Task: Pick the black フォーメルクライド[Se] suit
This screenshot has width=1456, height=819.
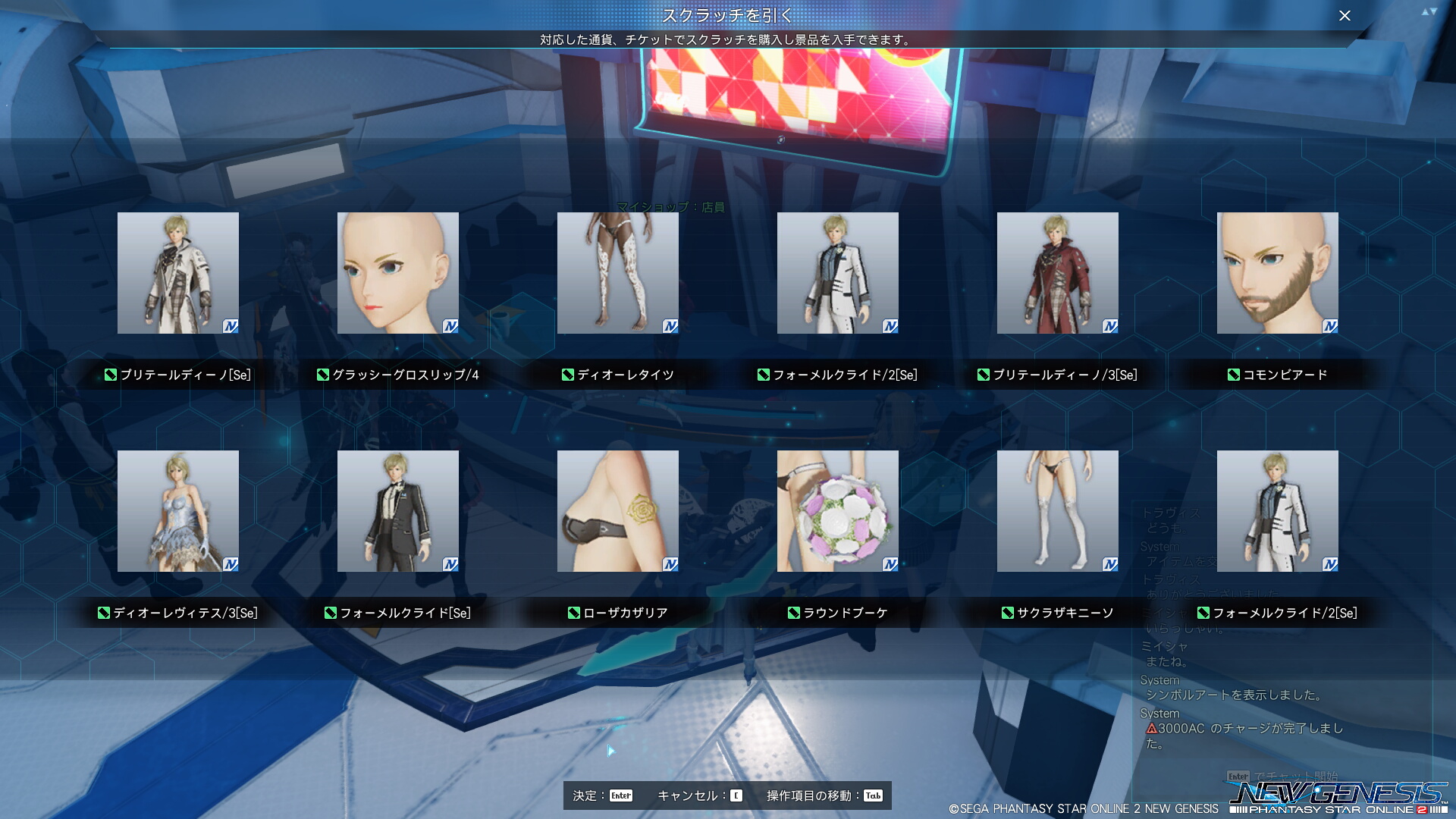Action: (398, 511)
